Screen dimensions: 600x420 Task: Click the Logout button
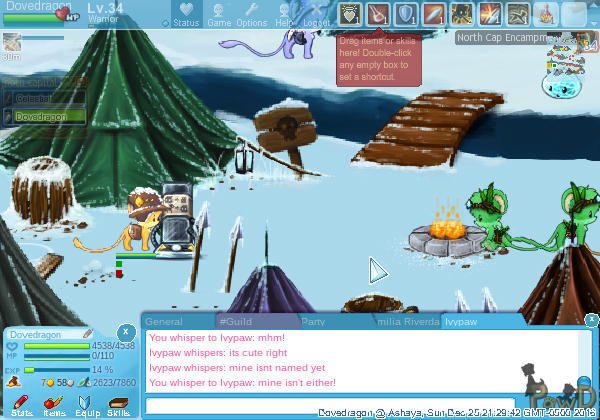[316, 16]
